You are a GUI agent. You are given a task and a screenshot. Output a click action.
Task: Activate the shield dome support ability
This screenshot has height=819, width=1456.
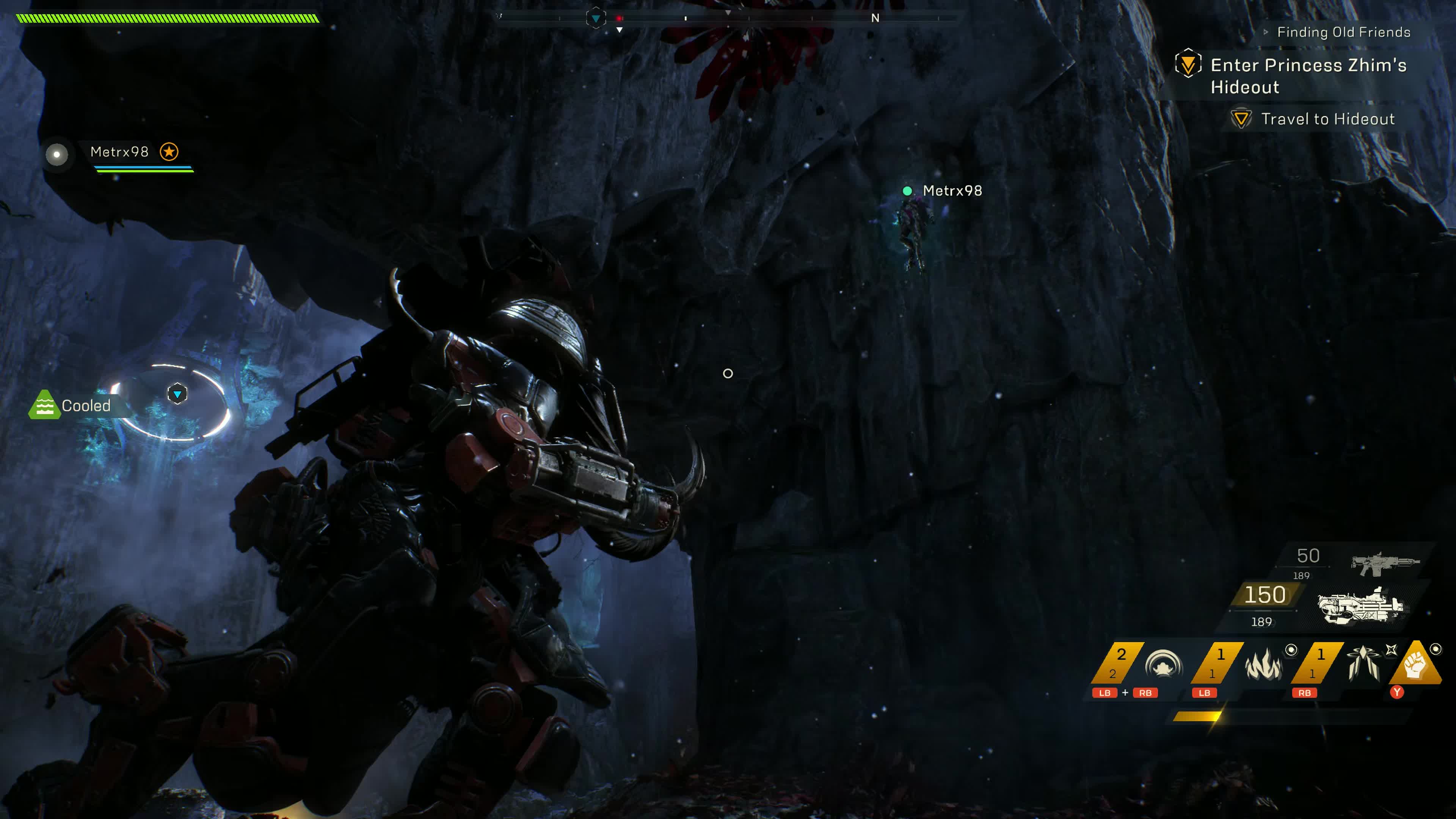coord(1163,665)
